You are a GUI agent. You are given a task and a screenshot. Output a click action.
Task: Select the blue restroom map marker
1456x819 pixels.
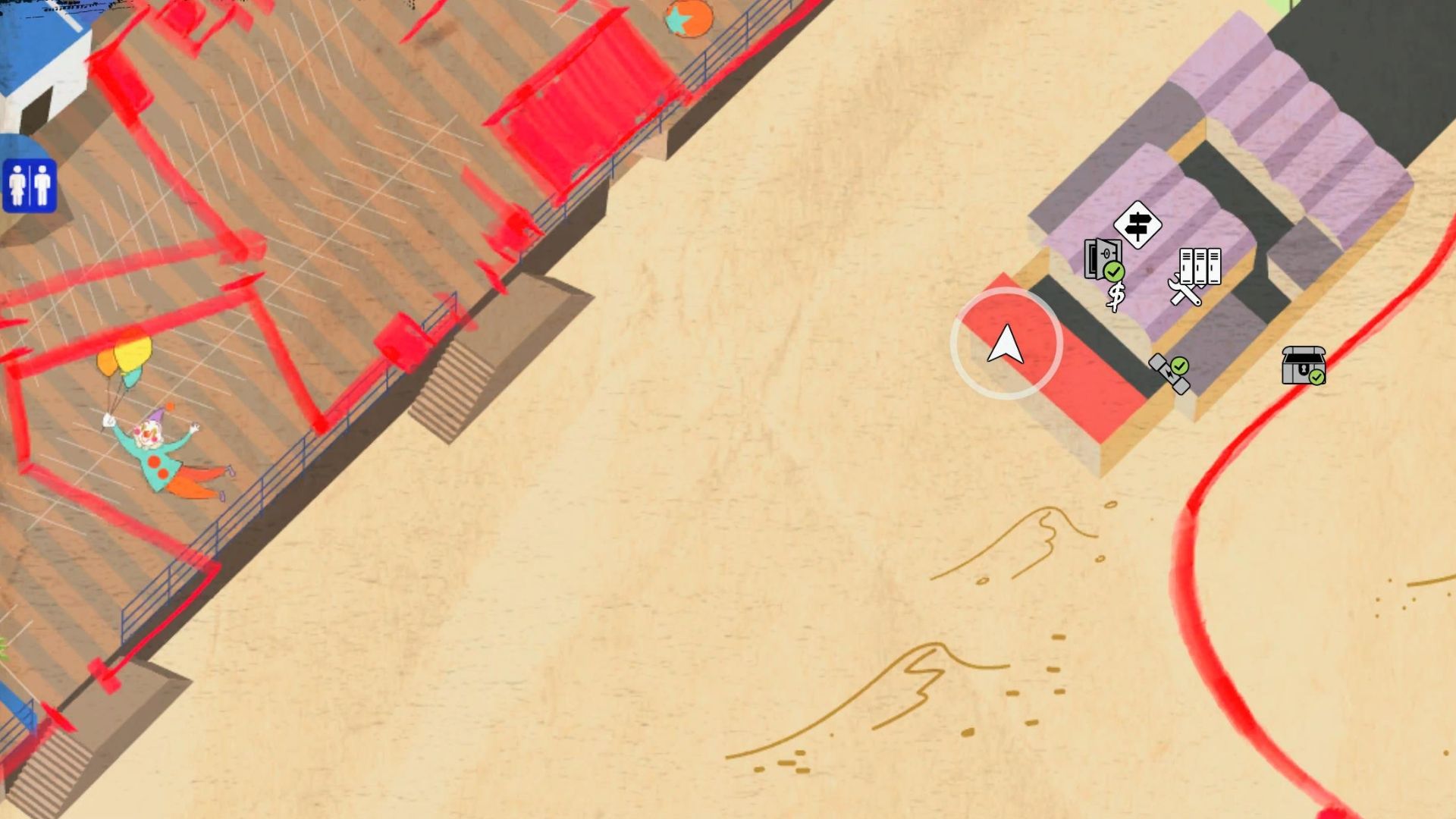[x=30, y=186]
